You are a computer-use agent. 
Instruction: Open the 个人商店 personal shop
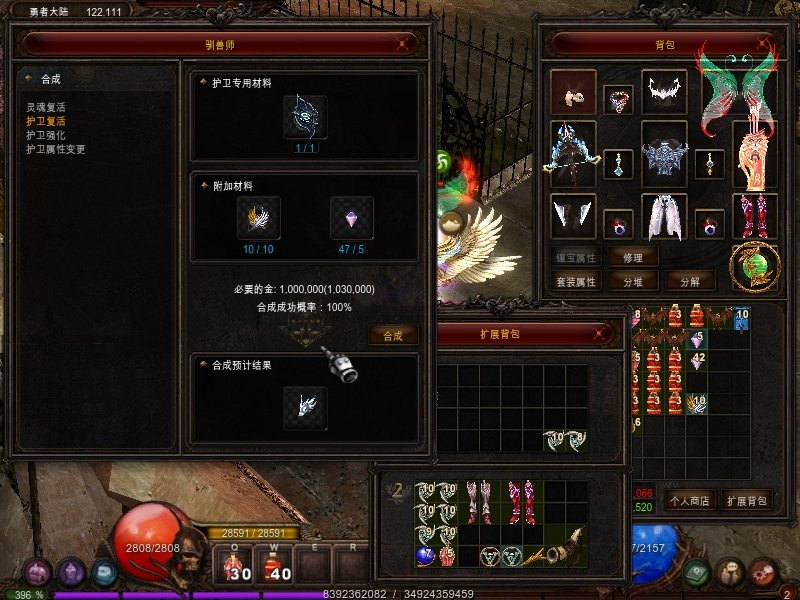(x=688, y=500)
